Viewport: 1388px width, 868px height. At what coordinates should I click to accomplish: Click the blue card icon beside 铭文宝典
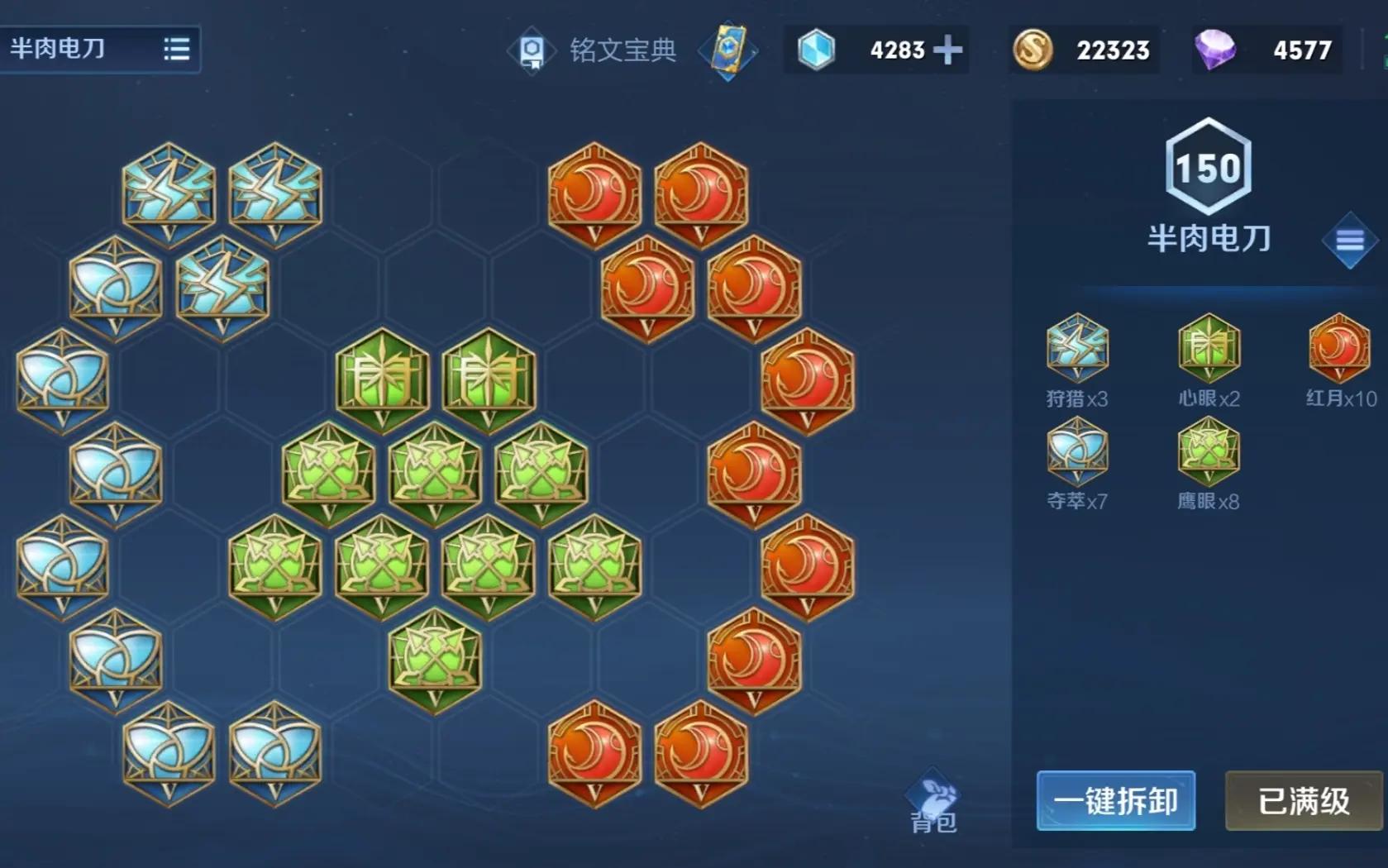click(727, 50)
